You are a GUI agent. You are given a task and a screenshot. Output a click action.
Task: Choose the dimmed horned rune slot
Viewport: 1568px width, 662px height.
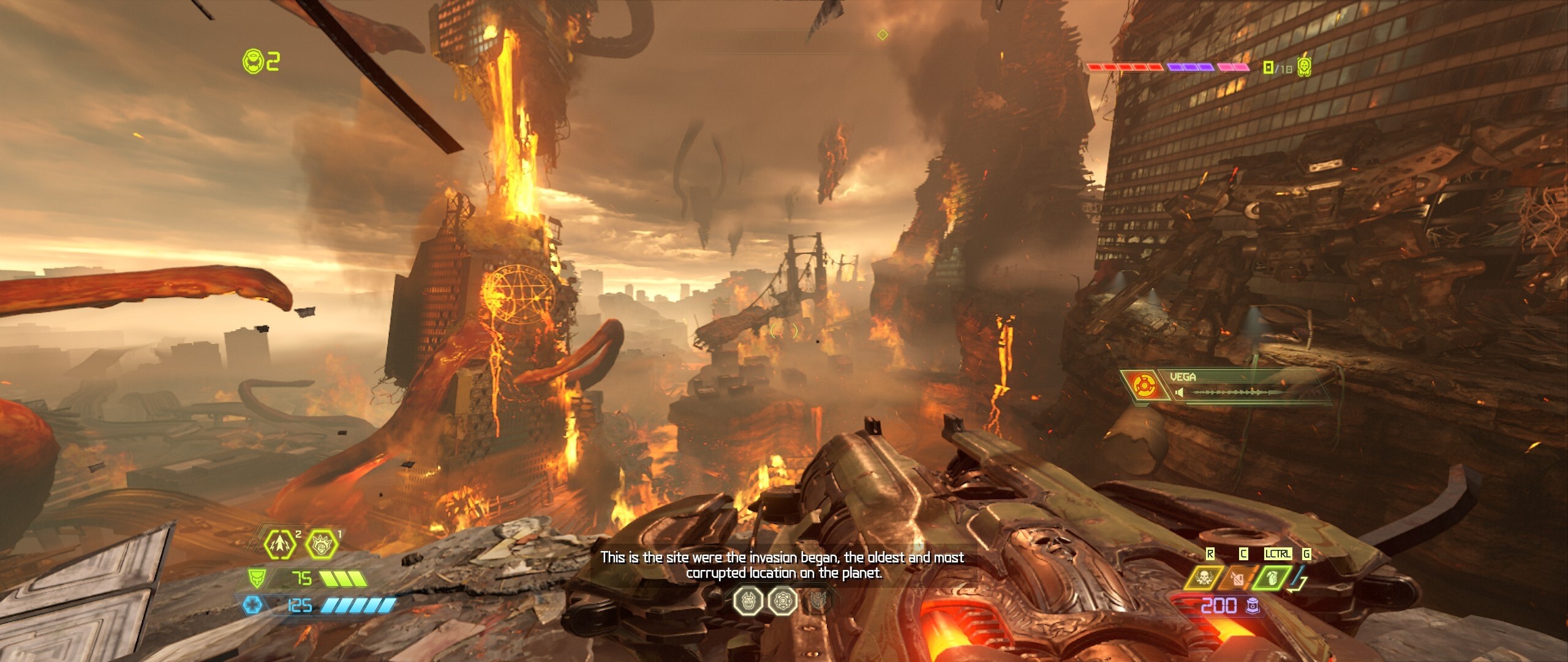tap(818, 601)
